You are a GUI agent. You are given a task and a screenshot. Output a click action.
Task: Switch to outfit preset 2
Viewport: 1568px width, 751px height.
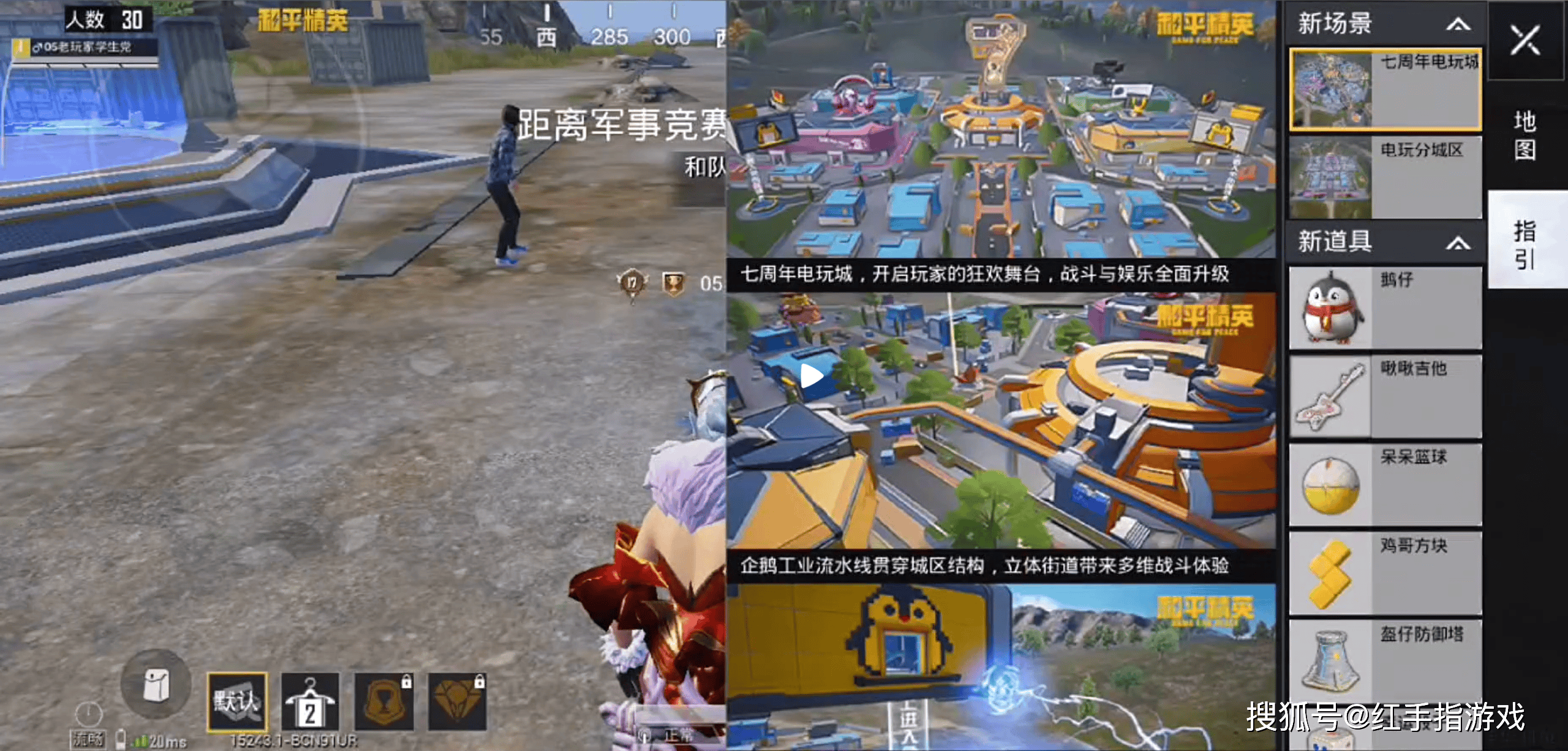[310, 701]
